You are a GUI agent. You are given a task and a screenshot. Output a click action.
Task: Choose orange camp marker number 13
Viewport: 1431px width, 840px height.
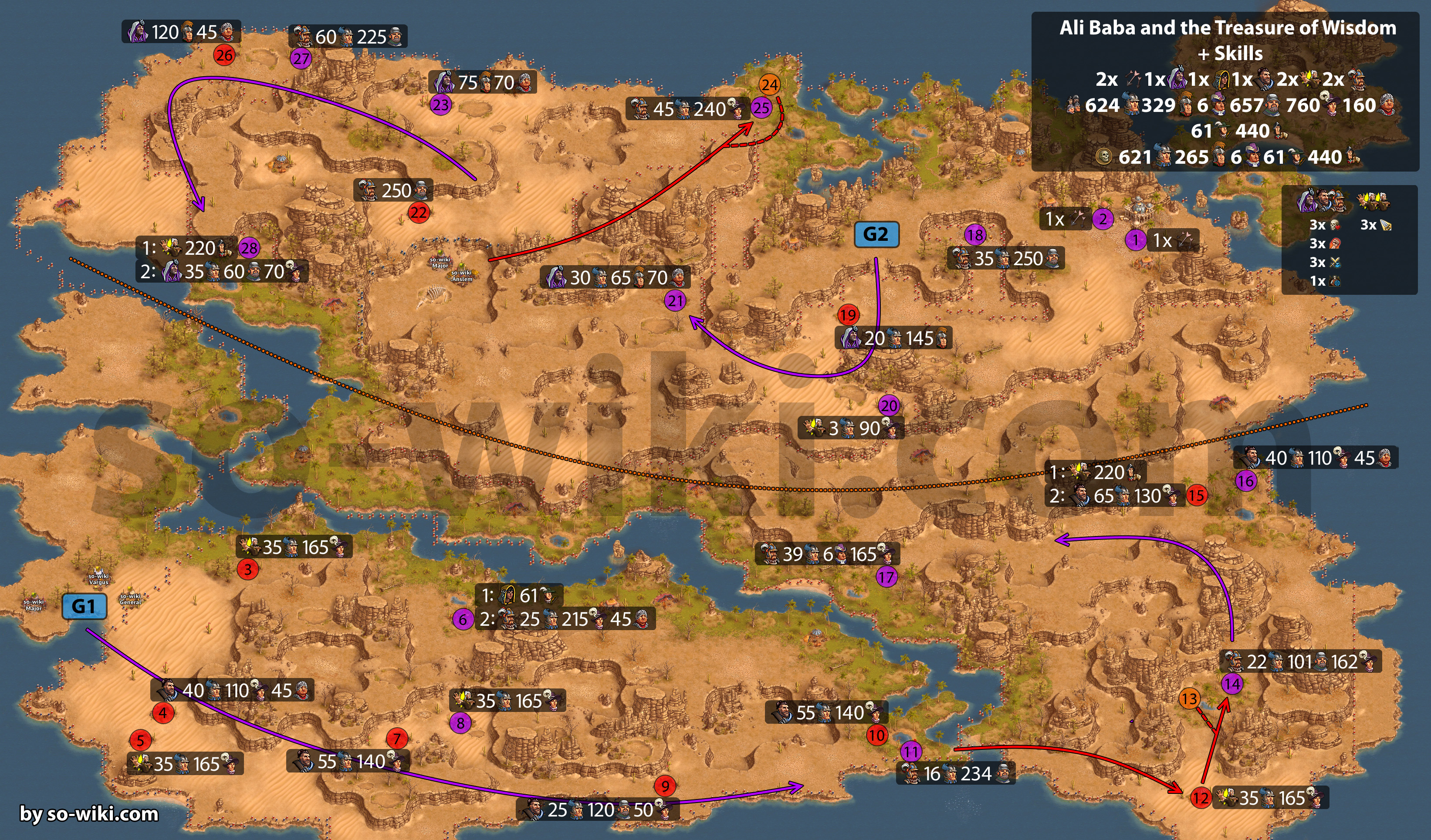coord(1189,698)
